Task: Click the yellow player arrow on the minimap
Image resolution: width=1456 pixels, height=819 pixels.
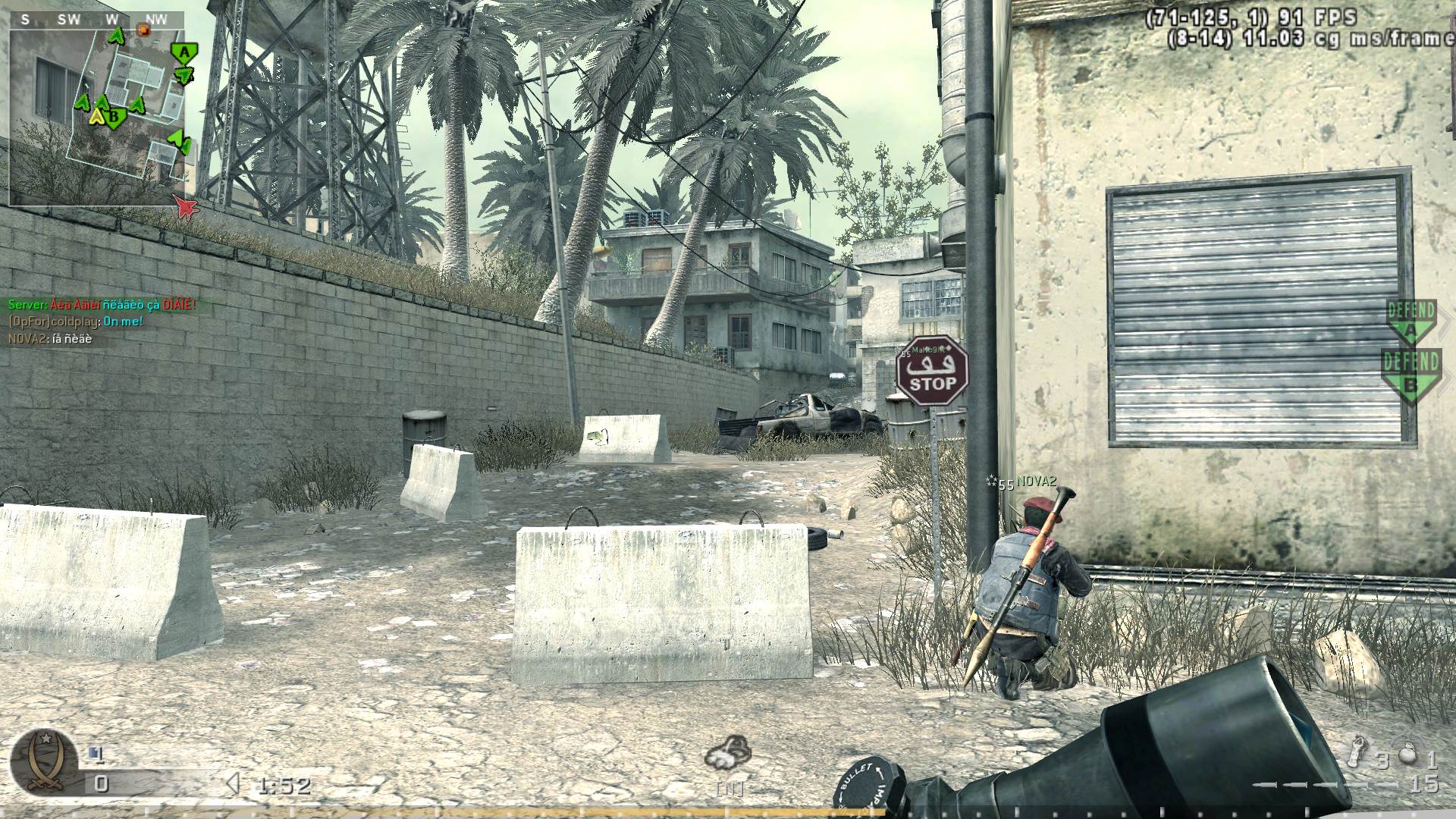Action: [96, 118]
